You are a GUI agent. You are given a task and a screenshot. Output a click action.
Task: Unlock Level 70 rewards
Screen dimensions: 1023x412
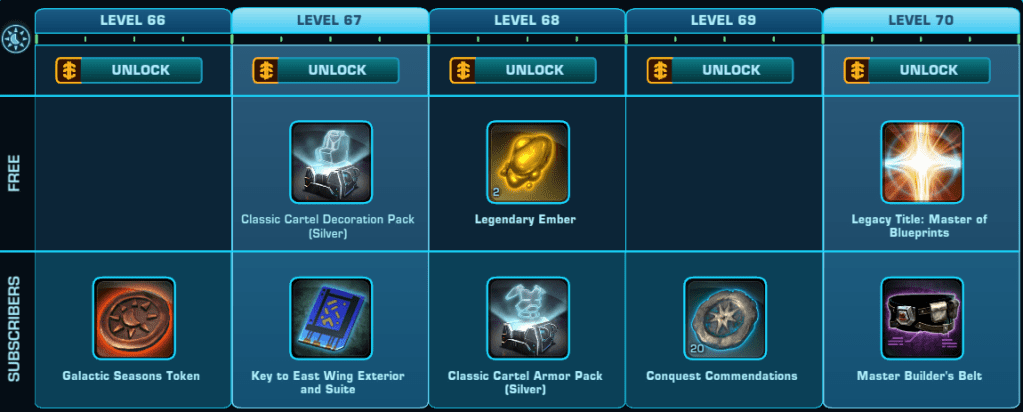point(917,70)
